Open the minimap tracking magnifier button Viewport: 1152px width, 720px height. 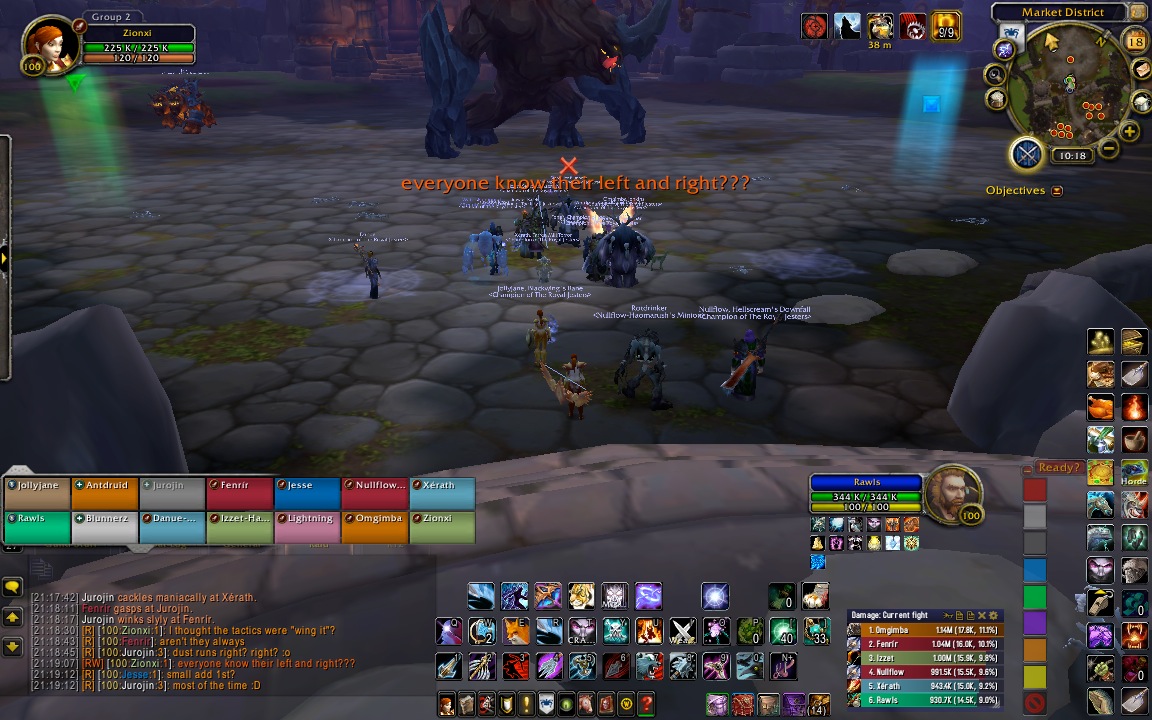coord(996,74)
